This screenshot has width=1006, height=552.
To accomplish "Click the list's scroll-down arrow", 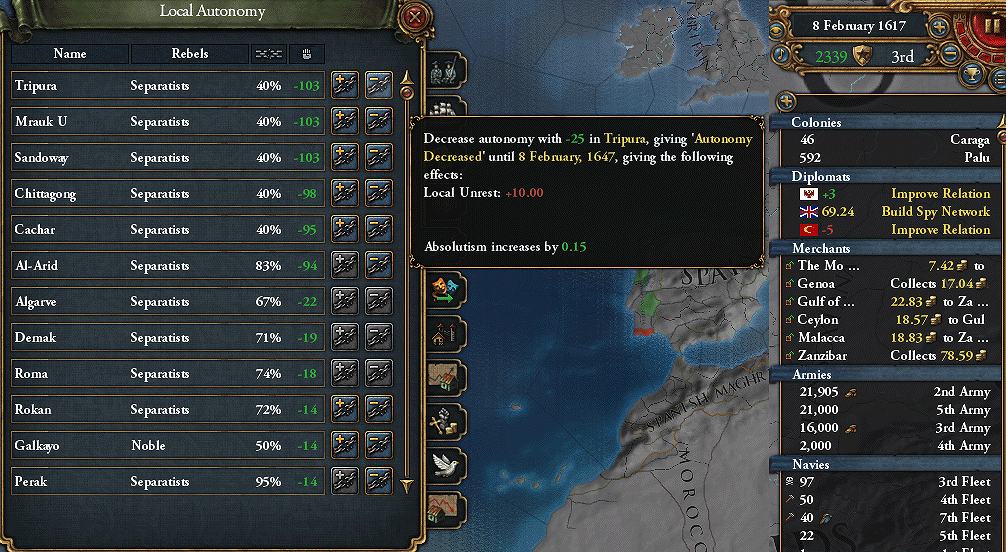I will tap(406, 486).
